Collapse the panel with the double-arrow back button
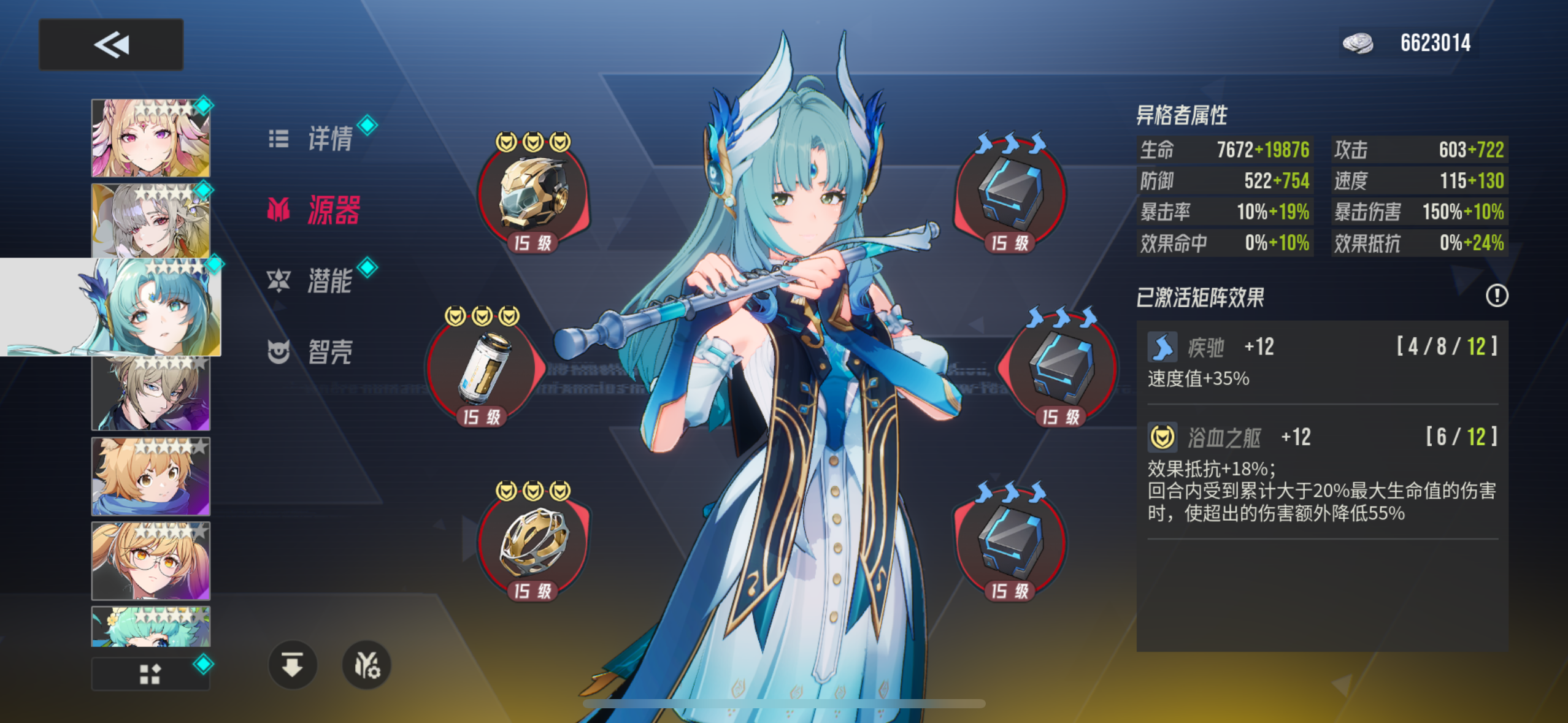The image size is (1568, 723). point(110,44)
